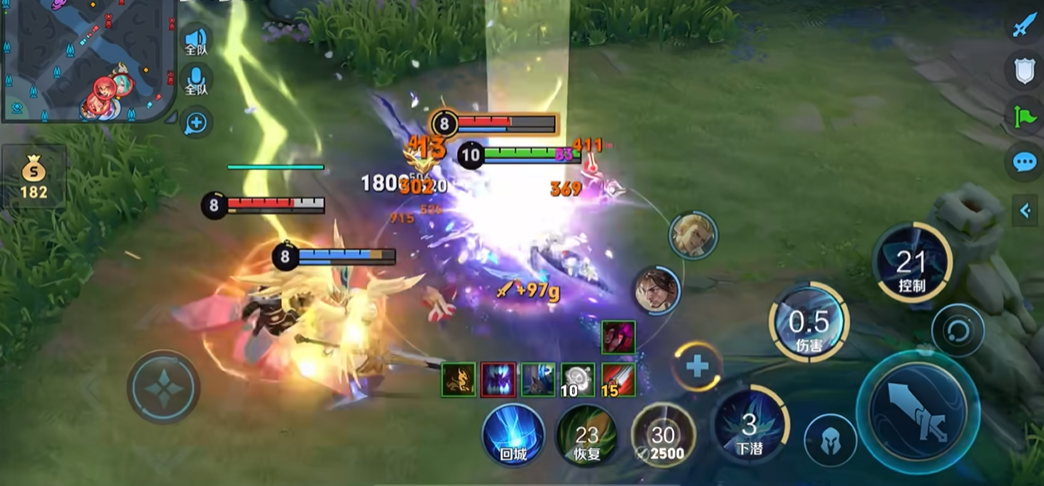Cast the 伤害 damage ability
The height and width of the screenshot is (486, 1044).
(809, 322)
